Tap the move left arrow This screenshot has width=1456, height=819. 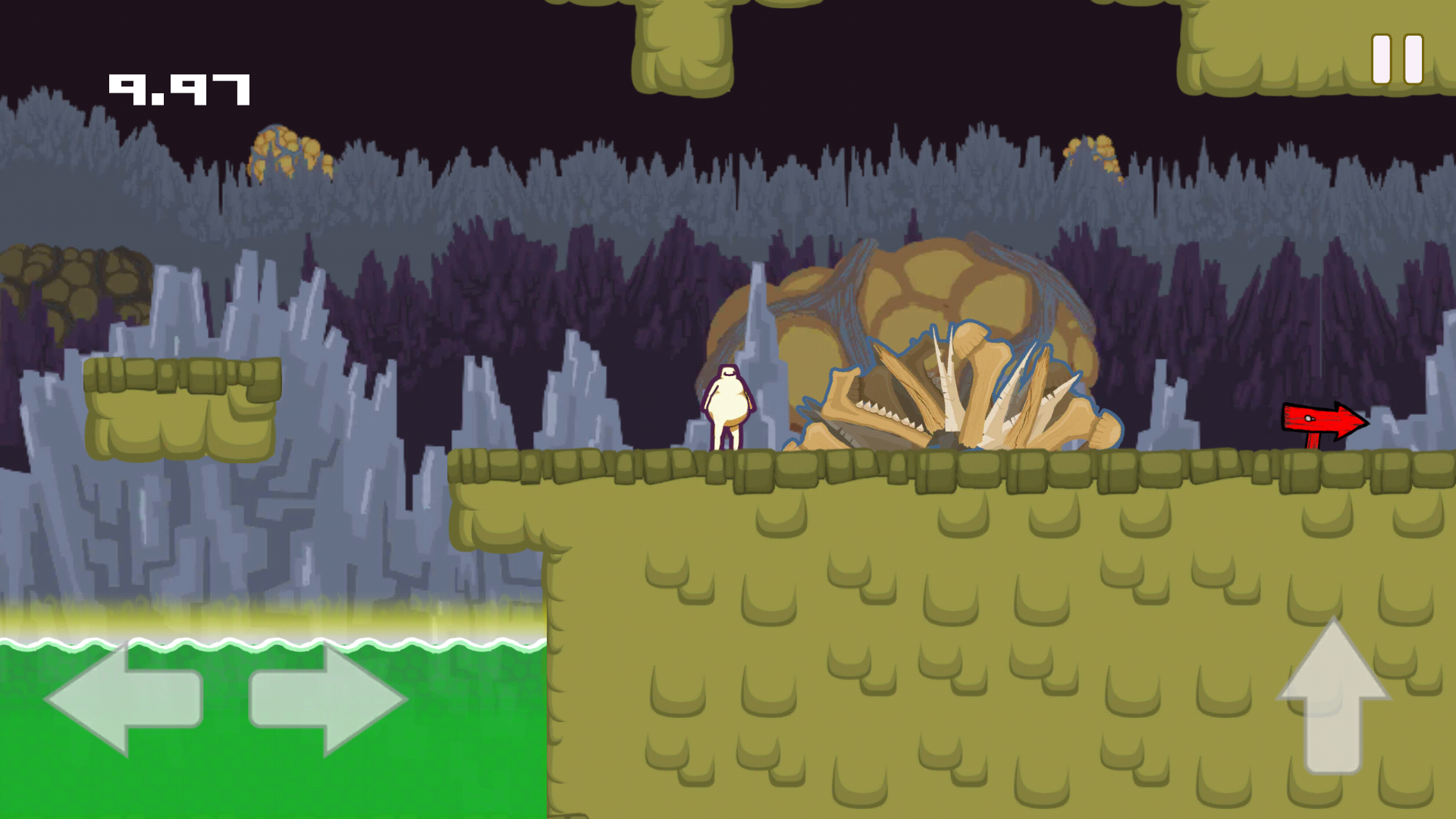(125, 699)
